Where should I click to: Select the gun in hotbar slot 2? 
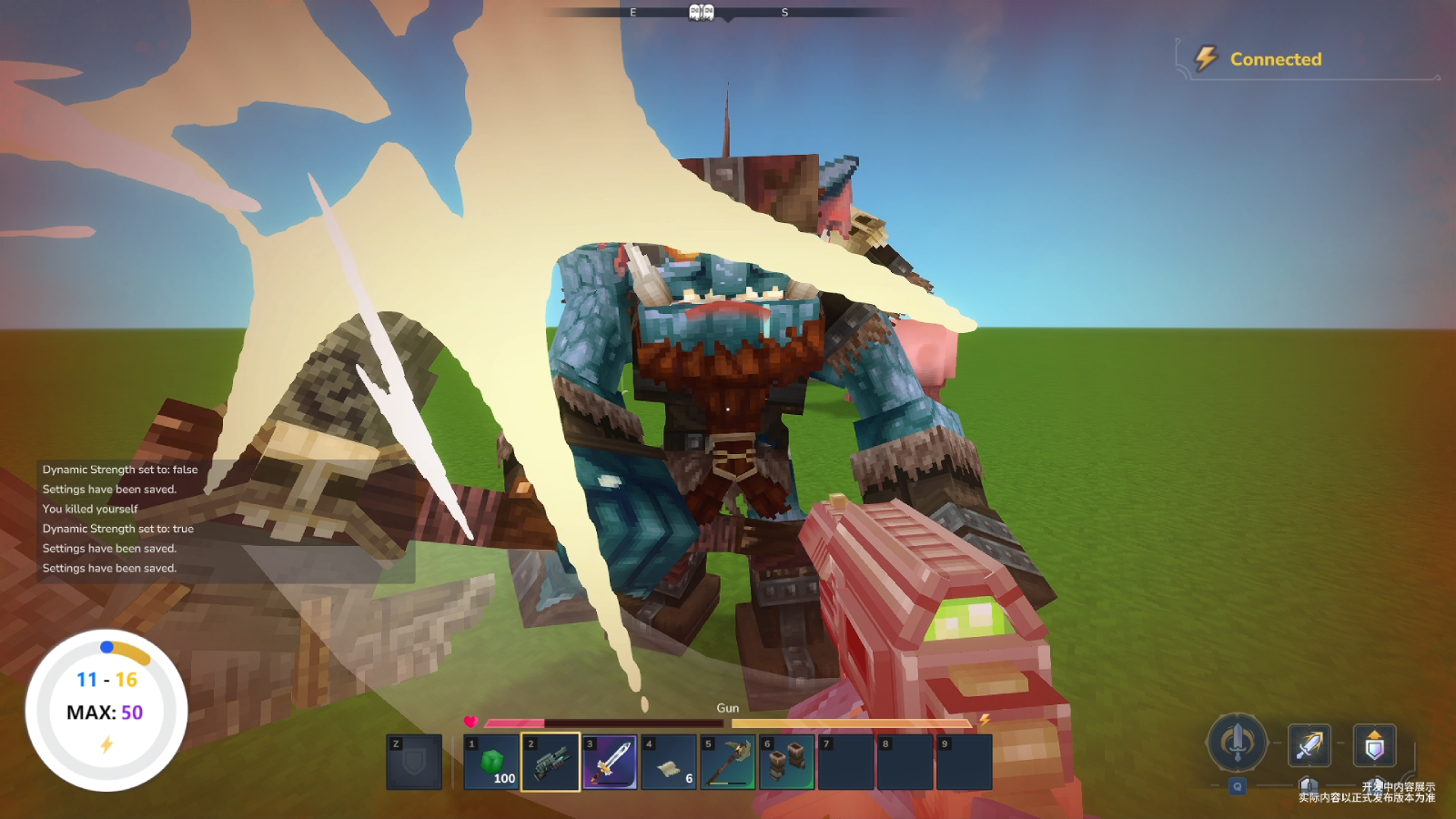tap(551, 762)
